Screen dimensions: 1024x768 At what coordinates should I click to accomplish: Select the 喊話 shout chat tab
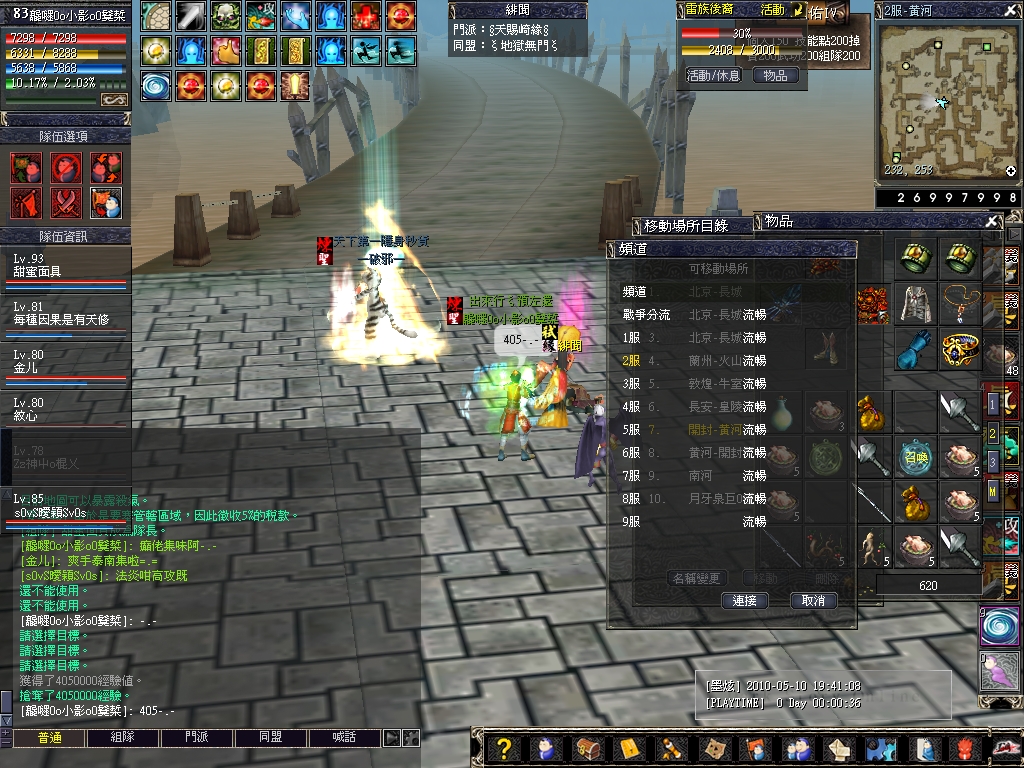coord(343,738)
